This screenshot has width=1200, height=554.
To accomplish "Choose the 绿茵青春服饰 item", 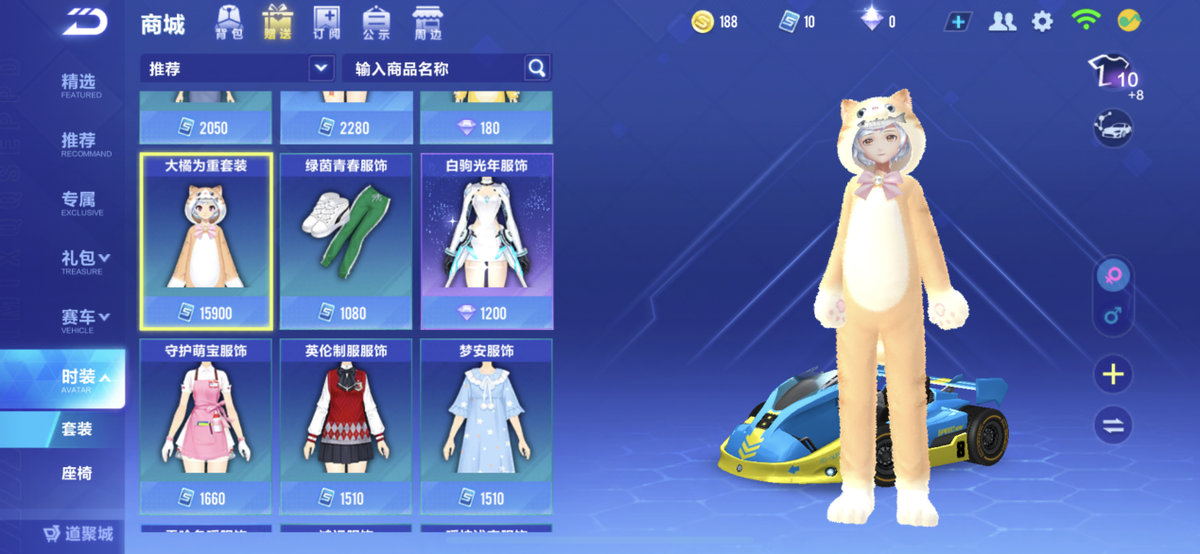I will coord(346,240).
